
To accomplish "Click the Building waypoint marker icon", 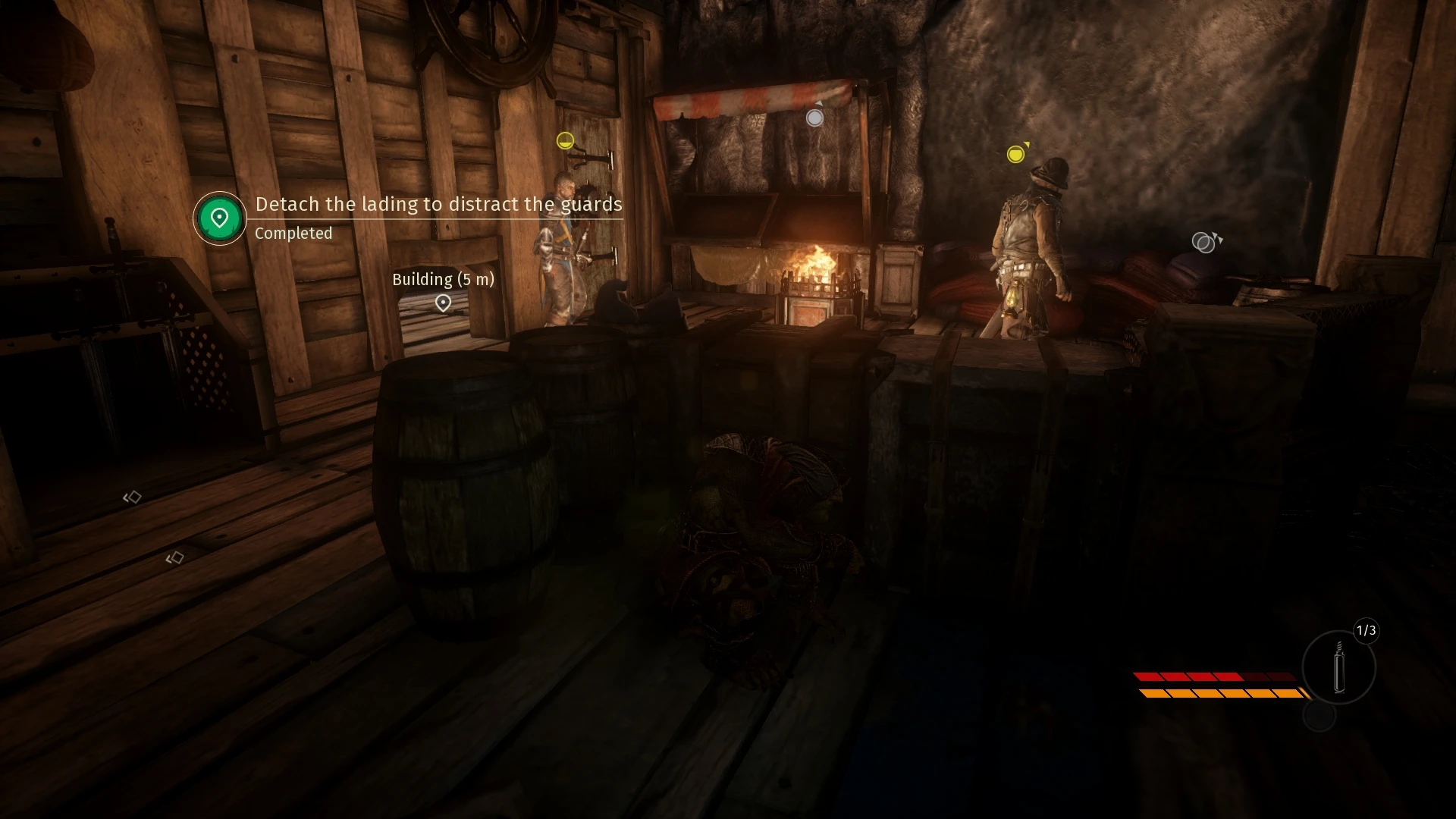I will tap(442, 304).
